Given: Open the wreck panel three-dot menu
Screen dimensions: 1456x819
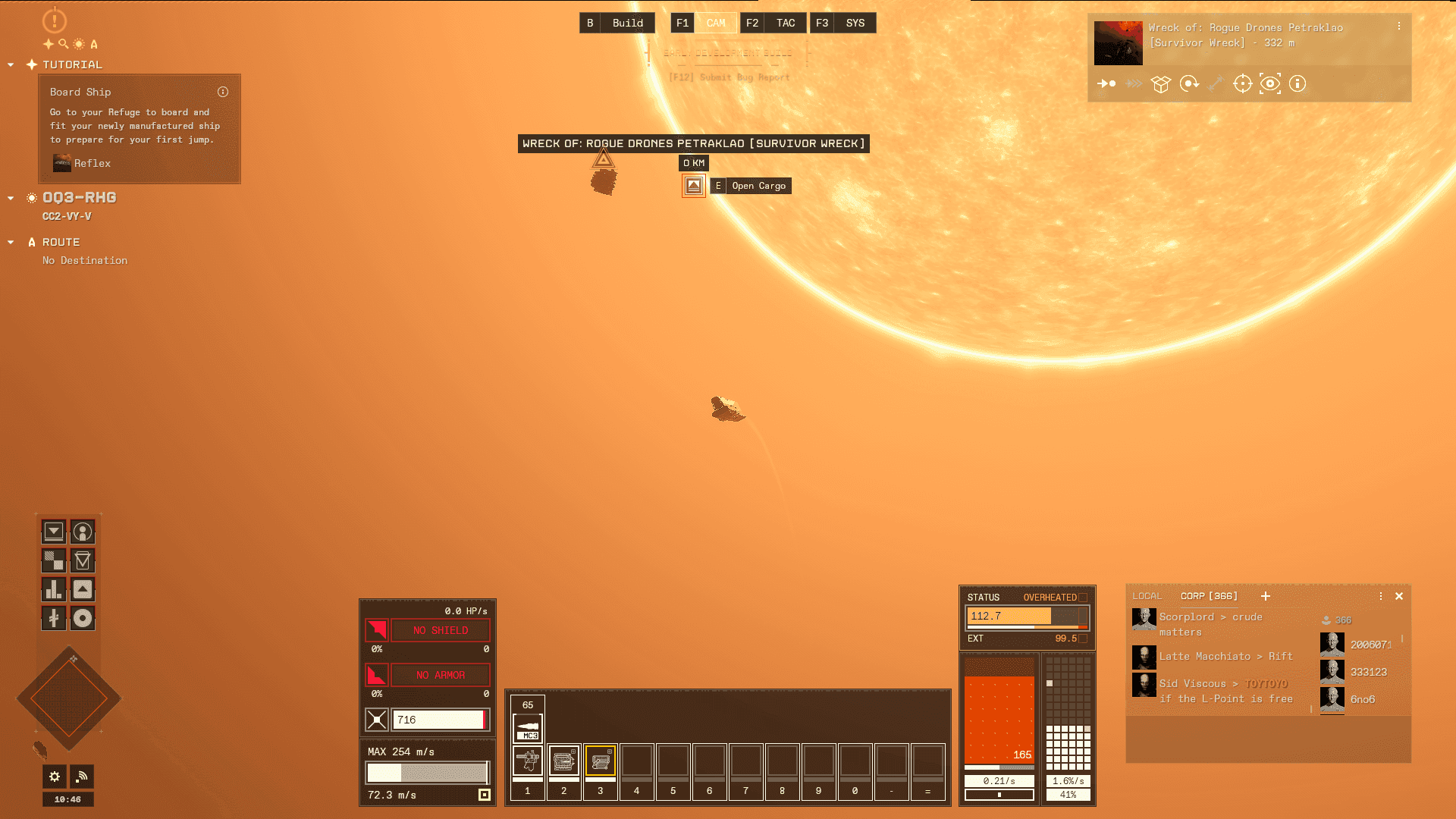Looking at the screenshot, I should (1399, 27).
